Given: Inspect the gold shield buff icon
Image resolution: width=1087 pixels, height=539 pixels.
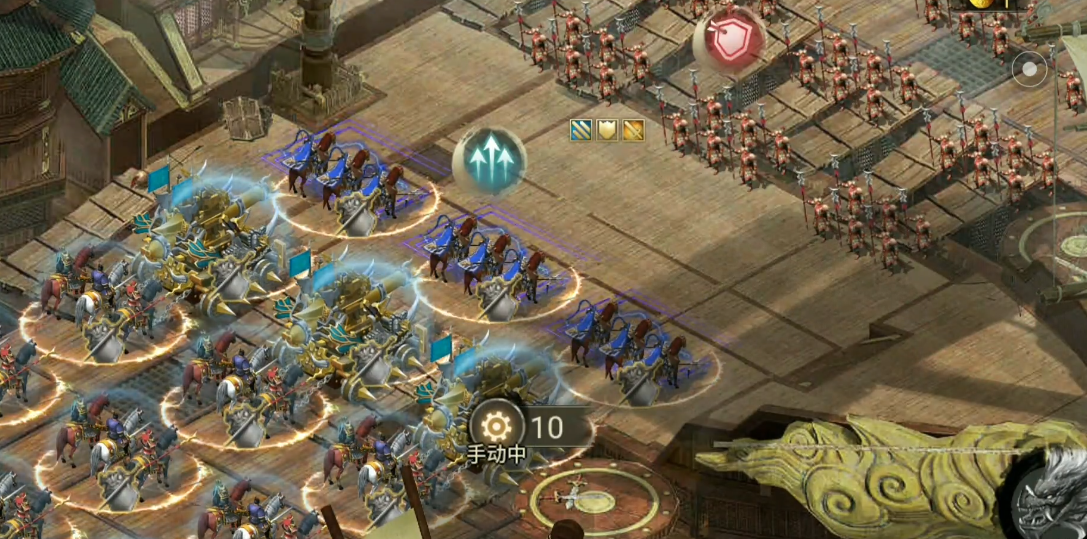Looking at the screenshot, I should click(x=607, y=129).
